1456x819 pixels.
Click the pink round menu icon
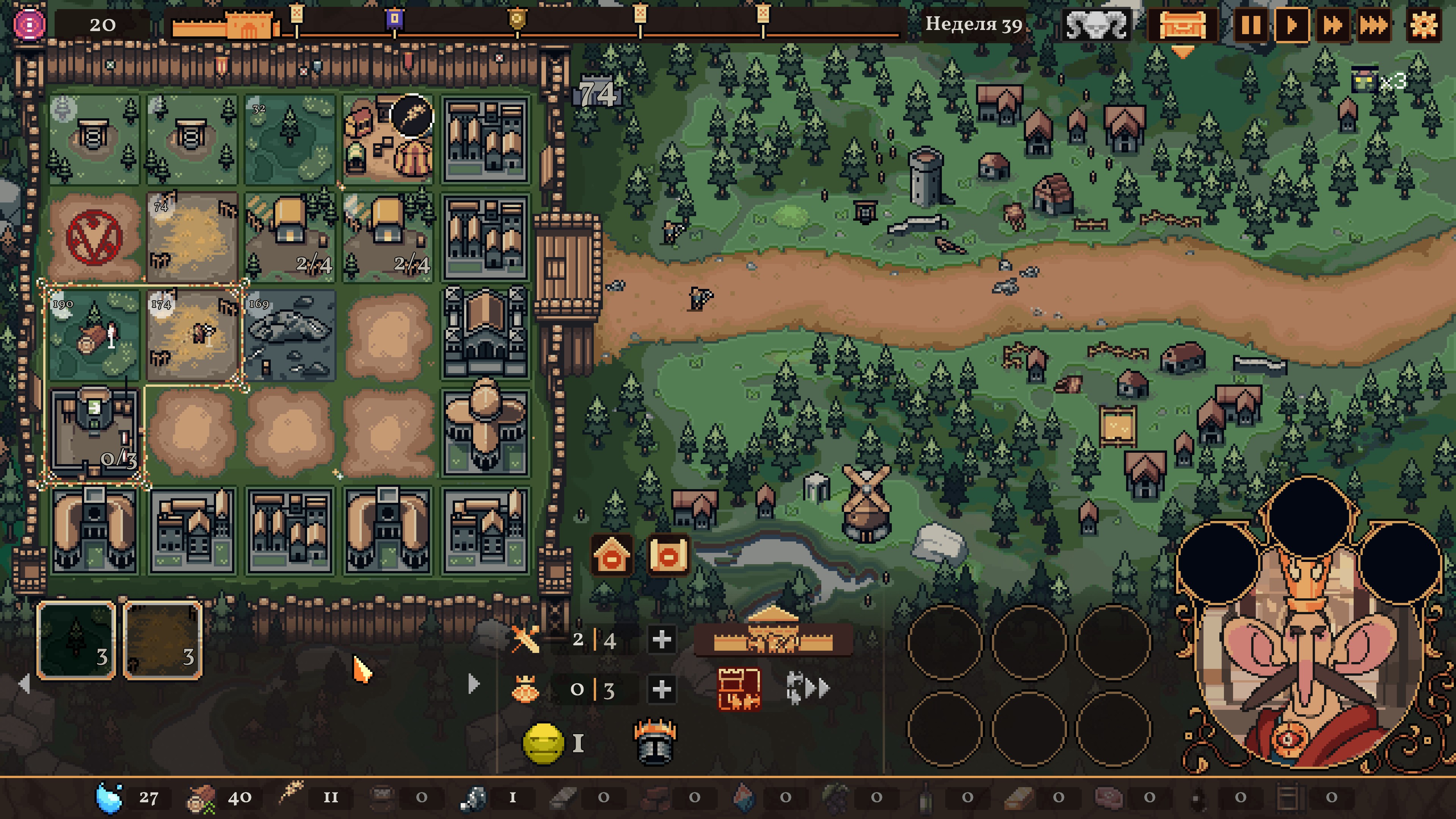30,24
